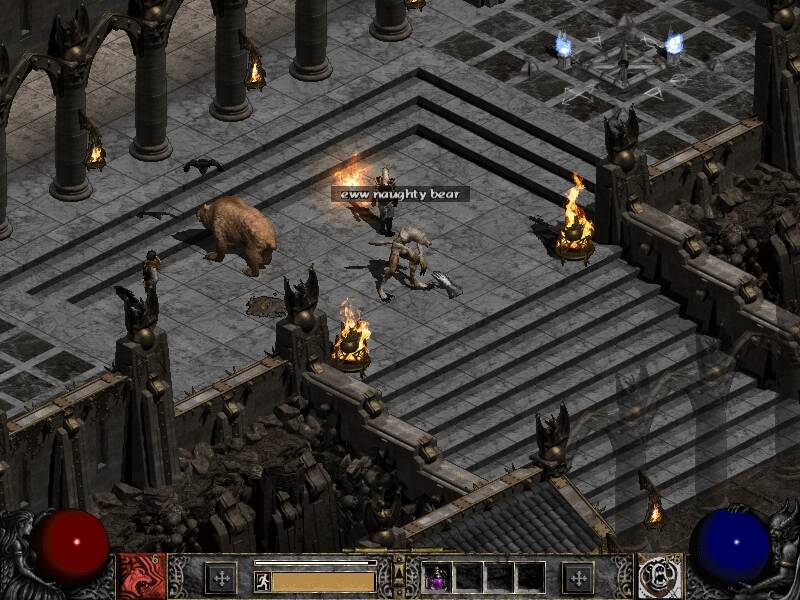Open the left-click skill selector with the red beast icon
This screenshot has width=800, height=600.
coord(142,577)
